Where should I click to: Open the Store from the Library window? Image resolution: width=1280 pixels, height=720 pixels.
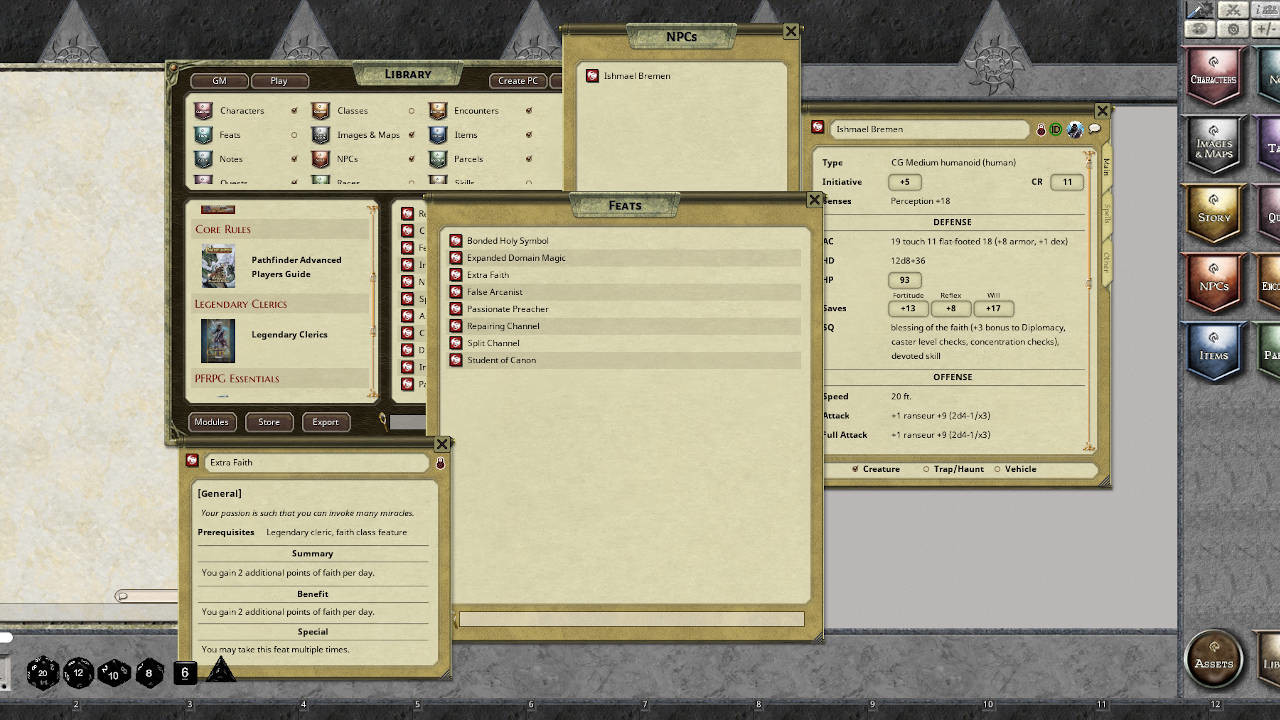[268, 422]
